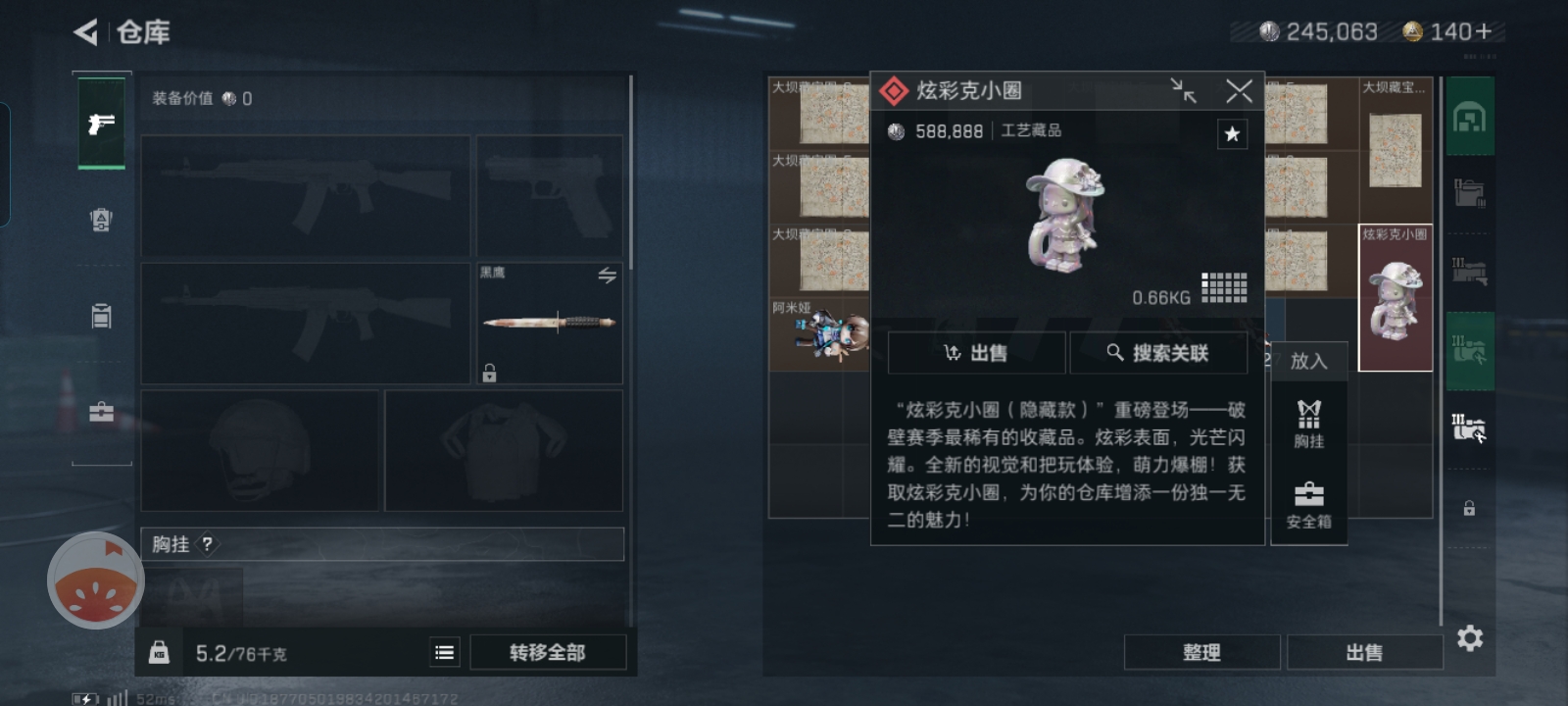1568x706 pixels.
Task: Add currency via the plus button
Action: point(1484,32)
